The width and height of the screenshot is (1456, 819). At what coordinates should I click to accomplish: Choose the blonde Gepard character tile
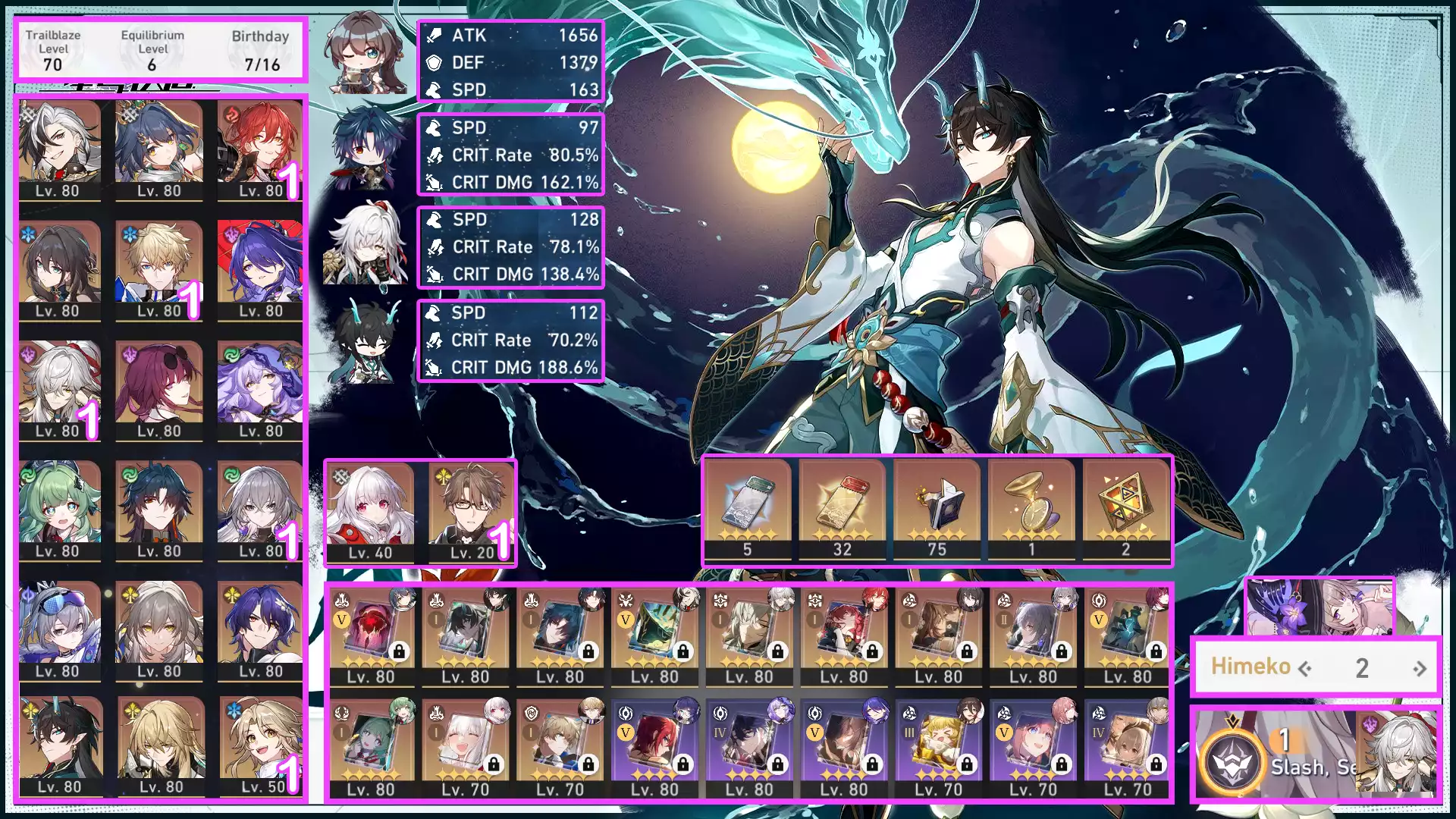point(158,269)
